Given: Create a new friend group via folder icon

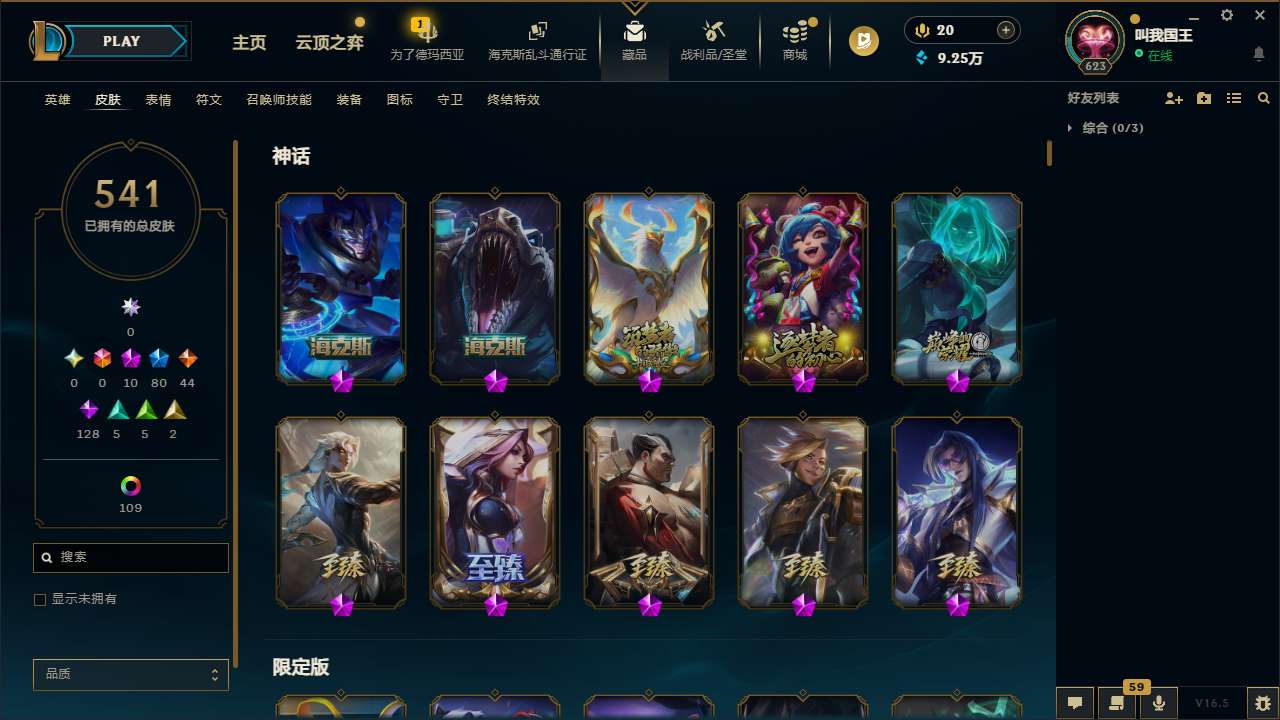Looking at the screenshot, I should [x=1204, y=98].
